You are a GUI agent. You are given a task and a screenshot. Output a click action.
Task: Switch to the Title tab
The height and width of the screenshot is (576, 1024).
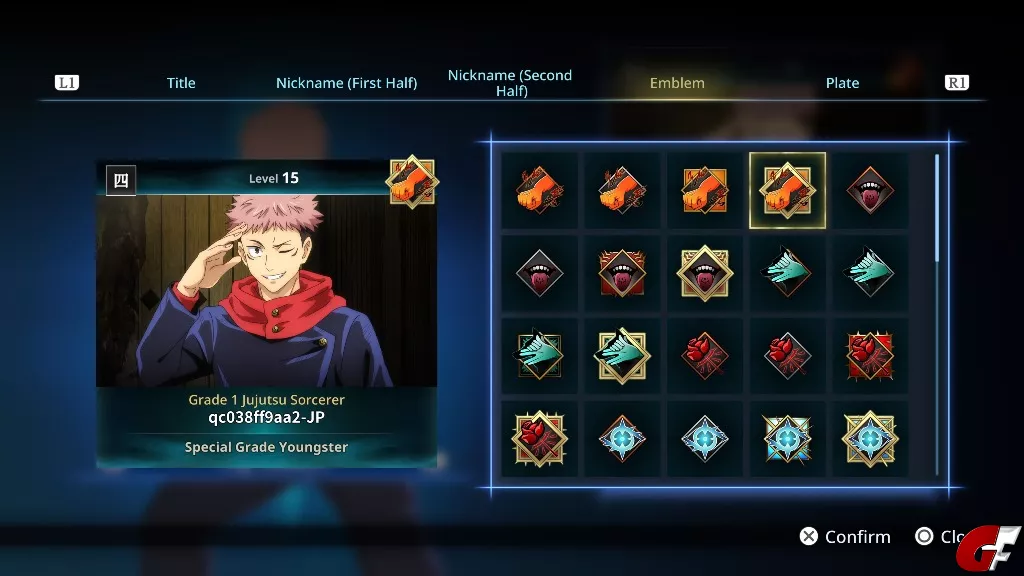click(181, 83)
